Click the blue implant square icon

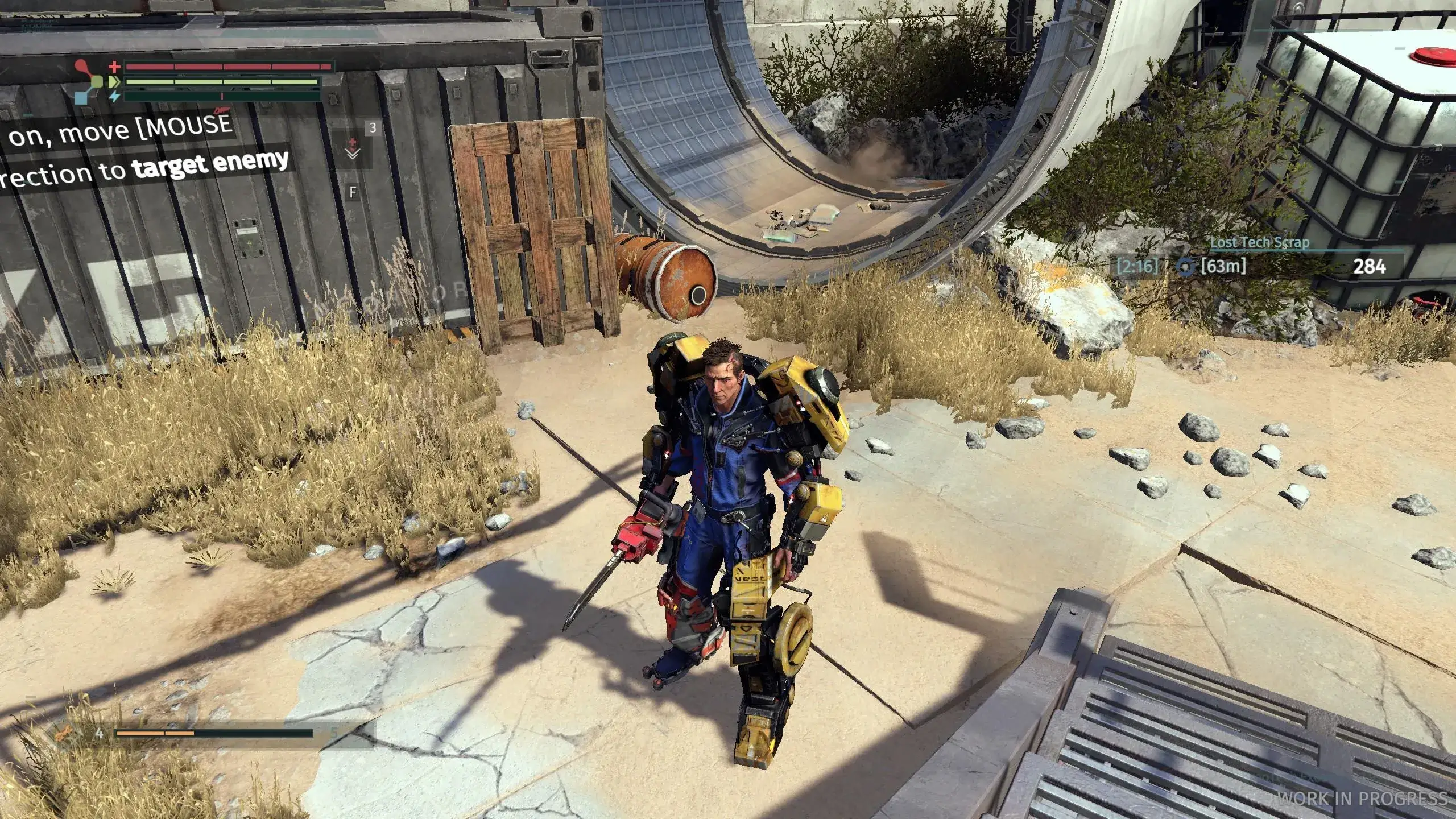coord(82,97)
